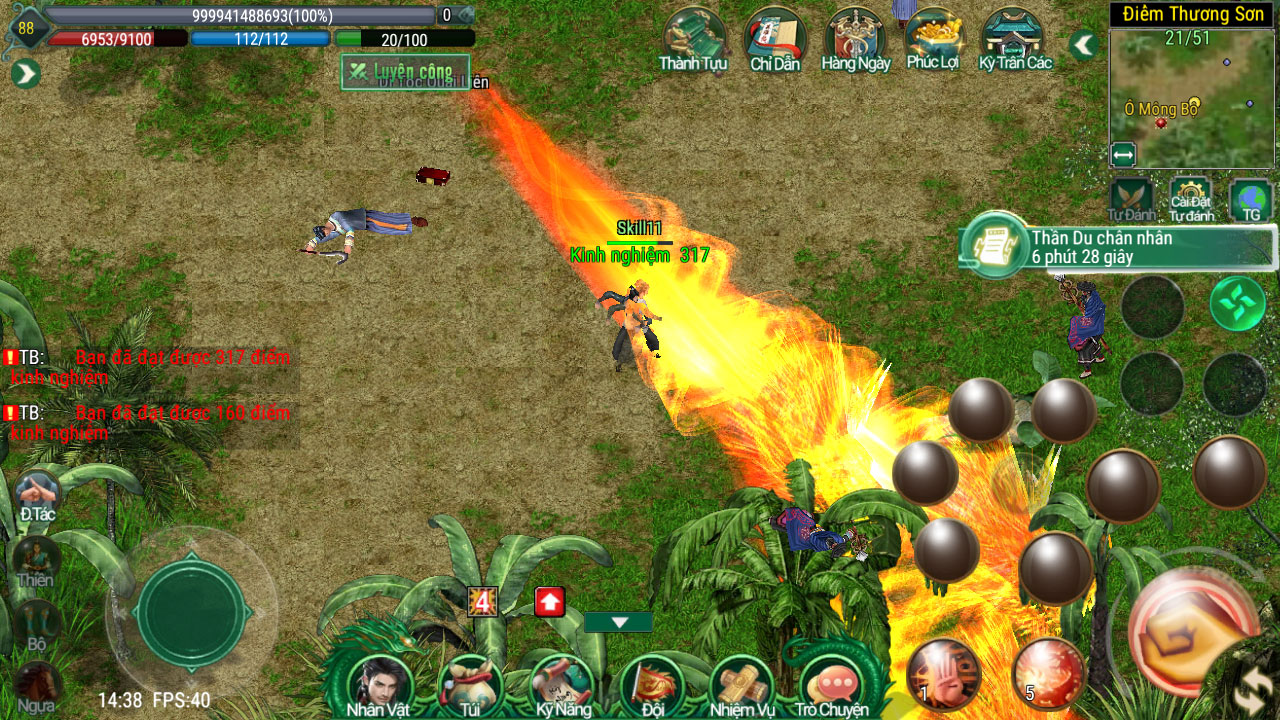Viewport: 1280px width, 720px height.
Task: Open the Túi bag inventory
Action: pyautogui.click(x=470, y=685)
